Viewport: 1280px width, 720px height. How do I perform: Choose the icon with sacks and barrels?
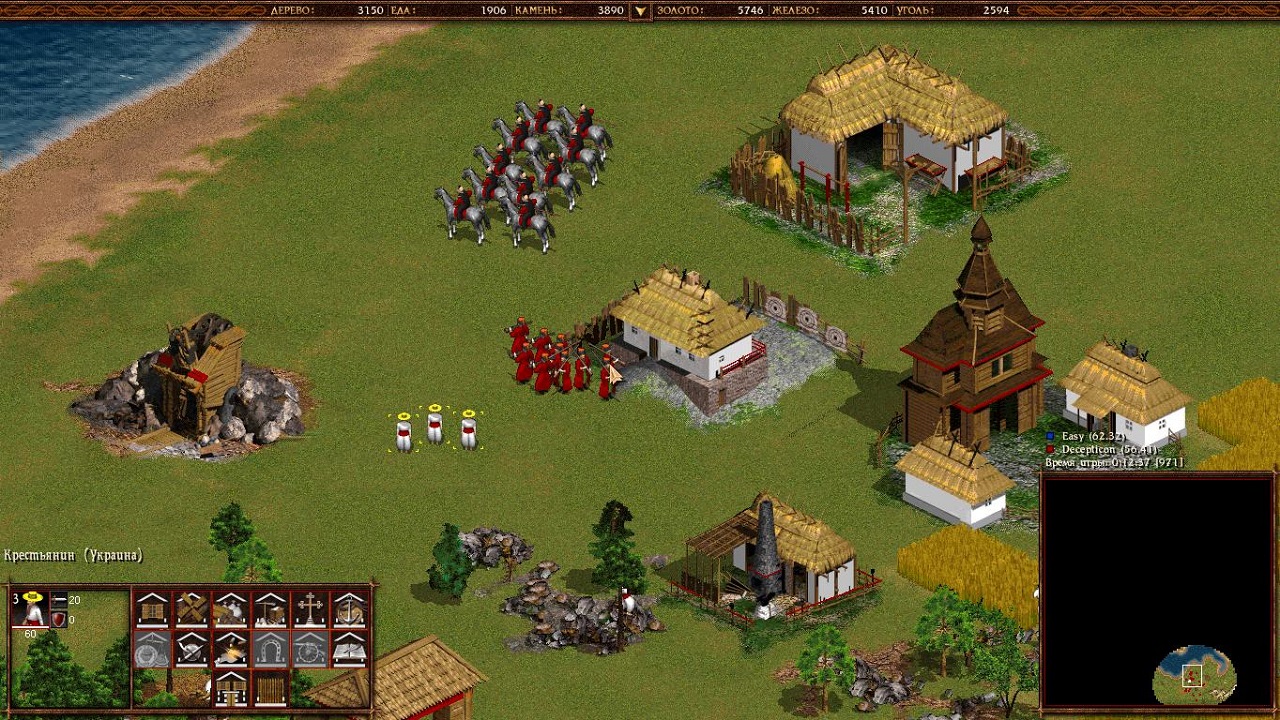(x=231, y=609)
